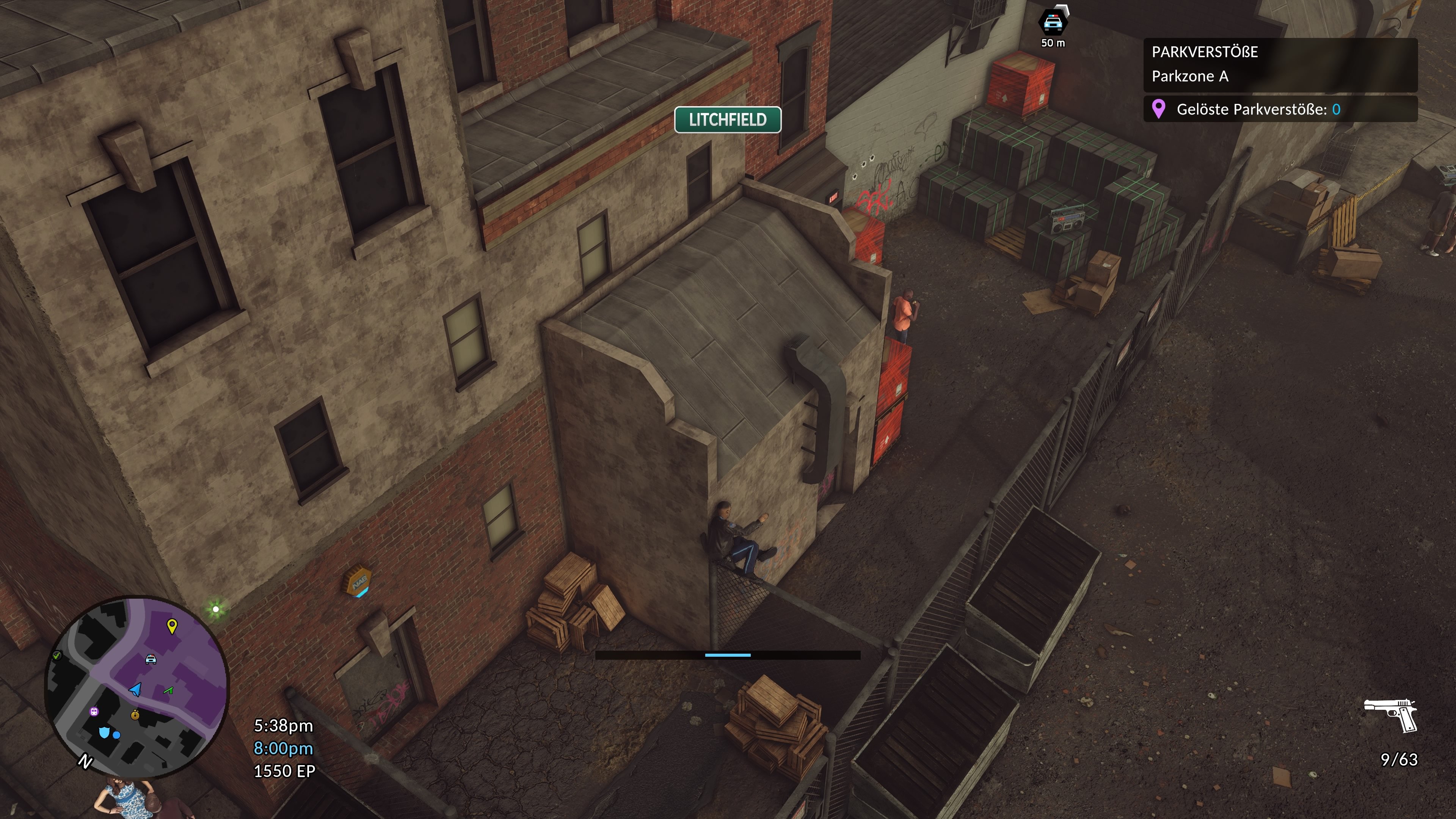Image resolution: width=1456 pixels, height=819 pixels.
Task: Click the yellow waypoint pin on the minimap
Action: (172, 626)
